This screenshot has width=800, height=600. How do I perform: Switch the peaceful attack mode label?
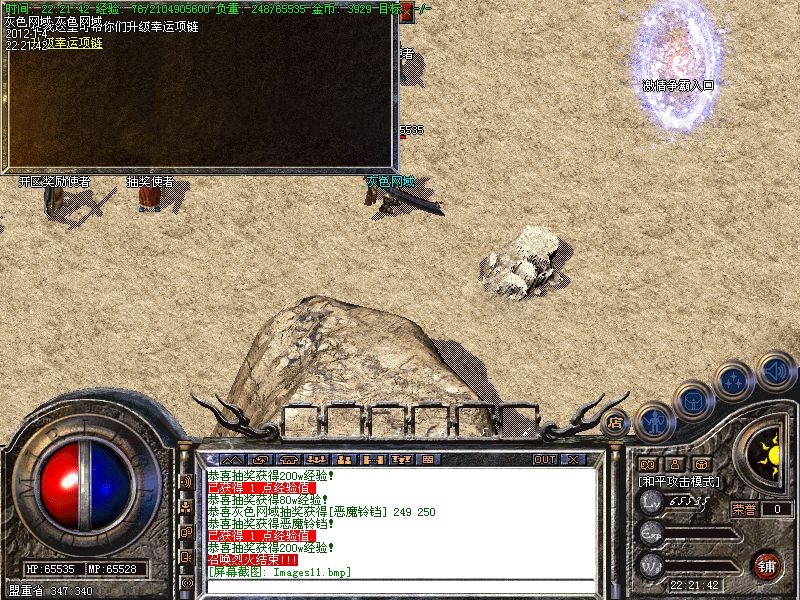point(680,482)
